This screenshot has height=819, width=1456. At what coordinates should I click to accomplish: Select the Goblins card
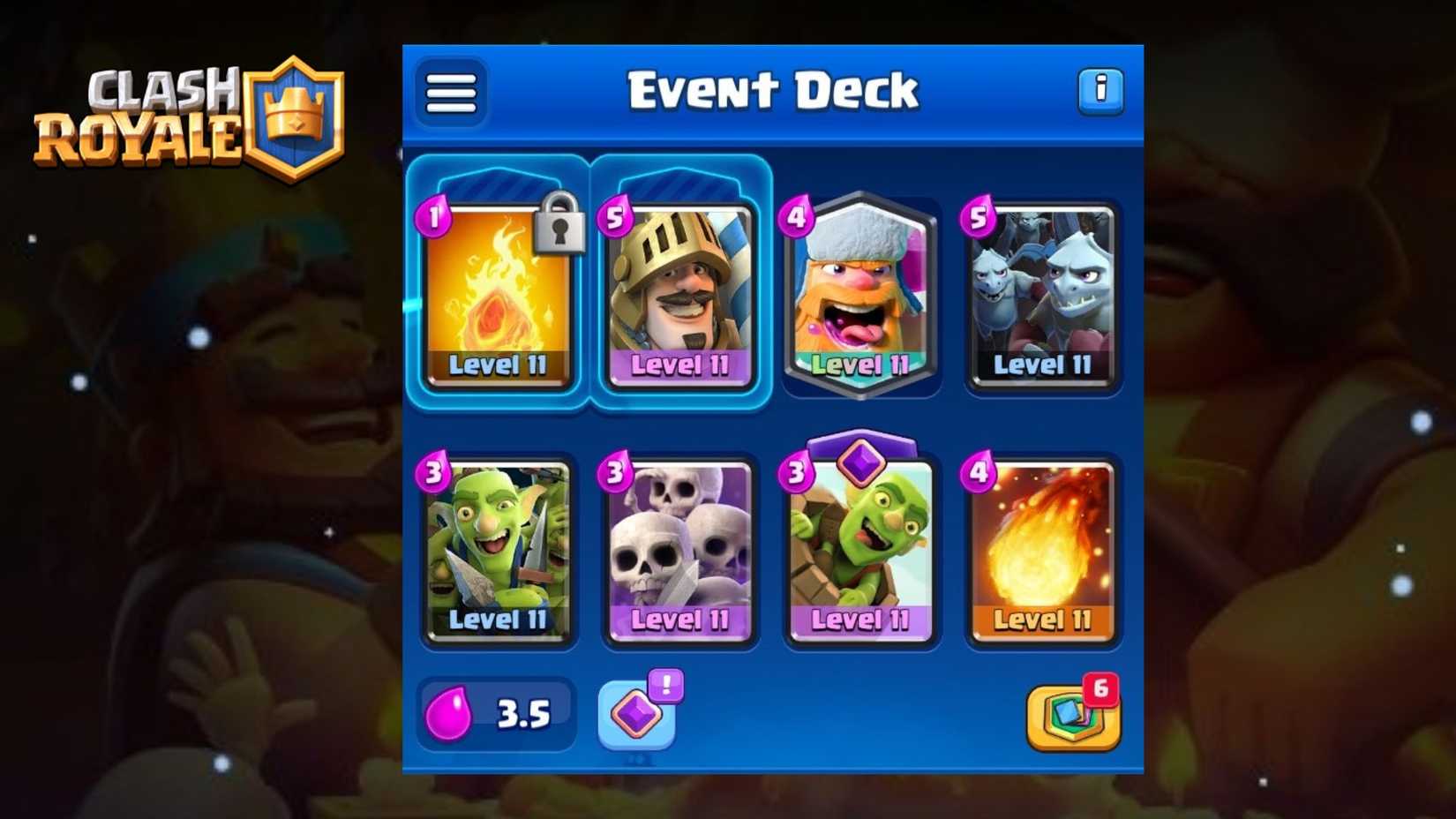[499, 547]
